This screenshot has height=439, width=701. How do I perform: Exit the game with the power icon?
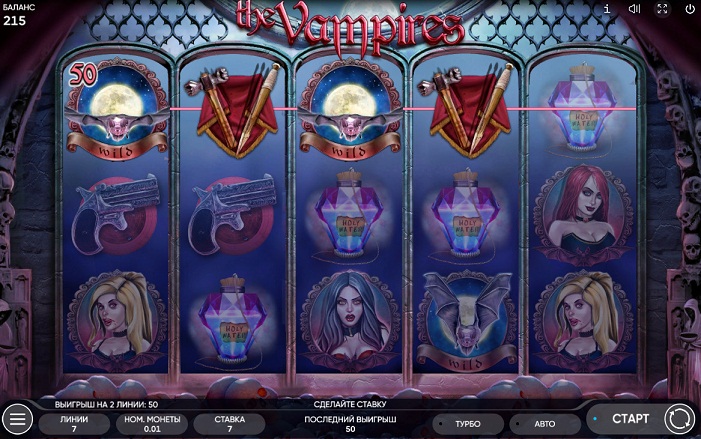click(x=690, y=9)
